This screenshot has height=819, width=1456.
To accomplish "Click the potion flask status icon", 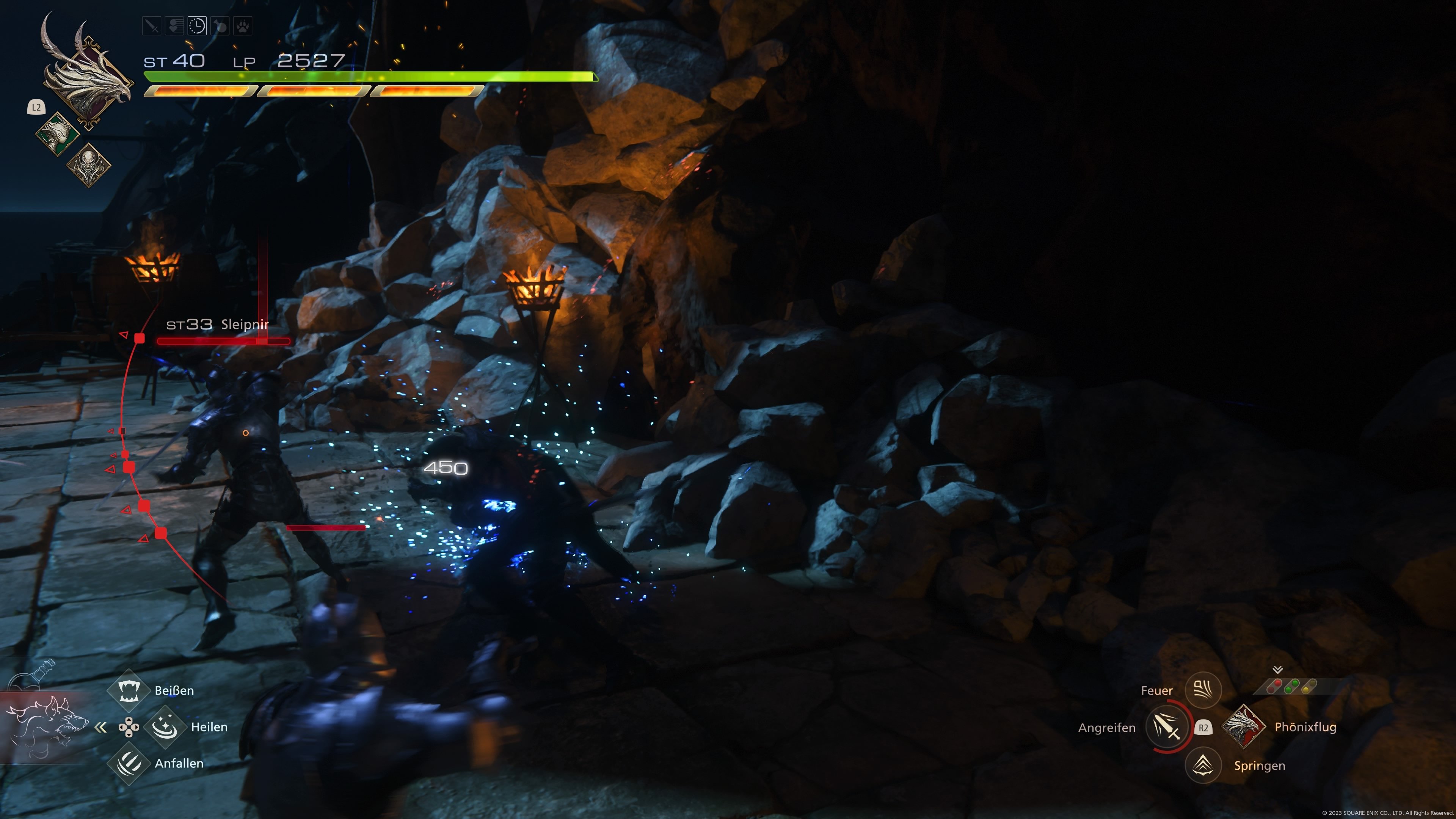I will point(220,26).
